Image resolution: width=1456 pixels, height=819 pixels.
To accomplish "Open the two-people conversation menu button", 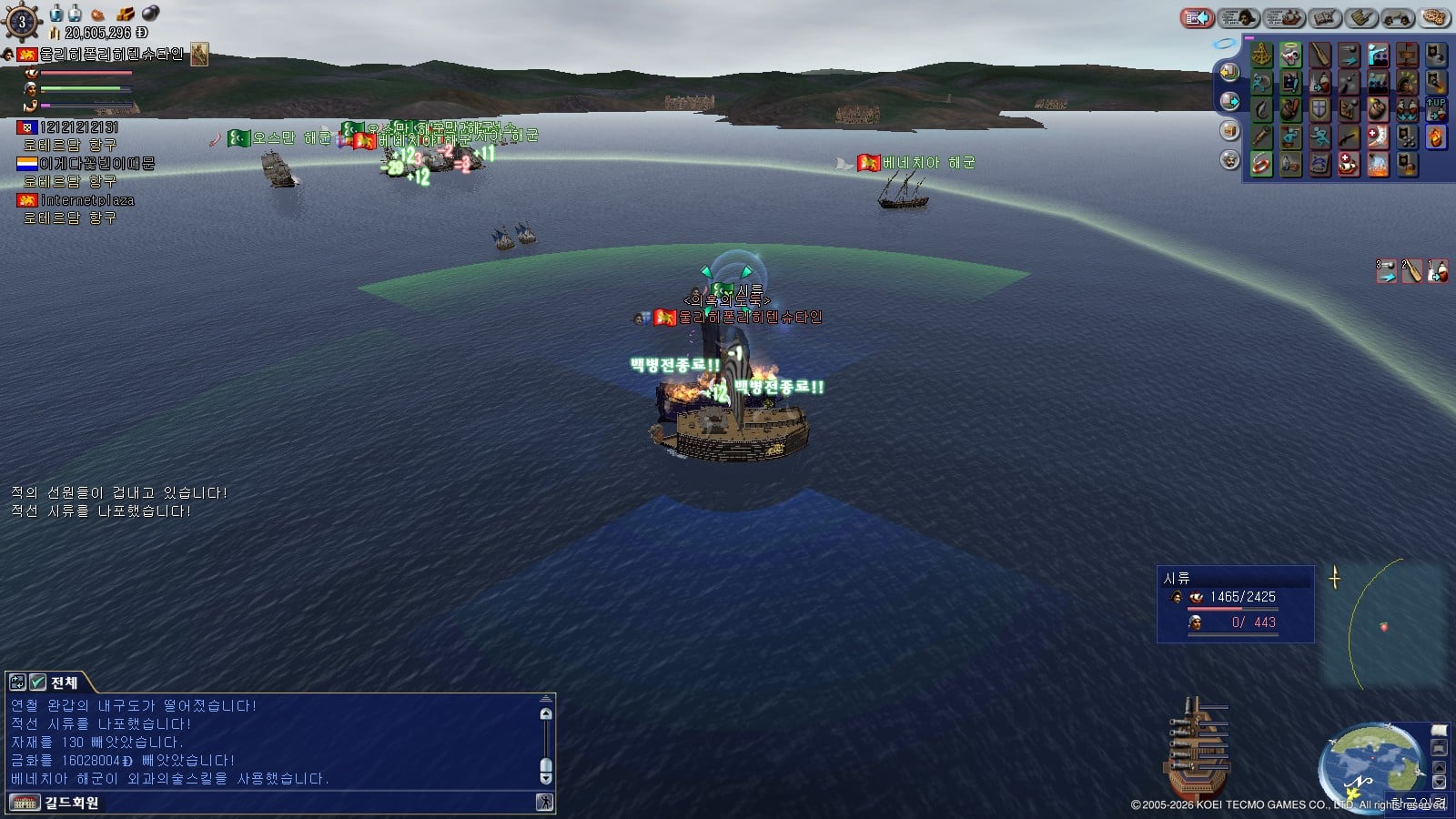I will point(1397,17).
